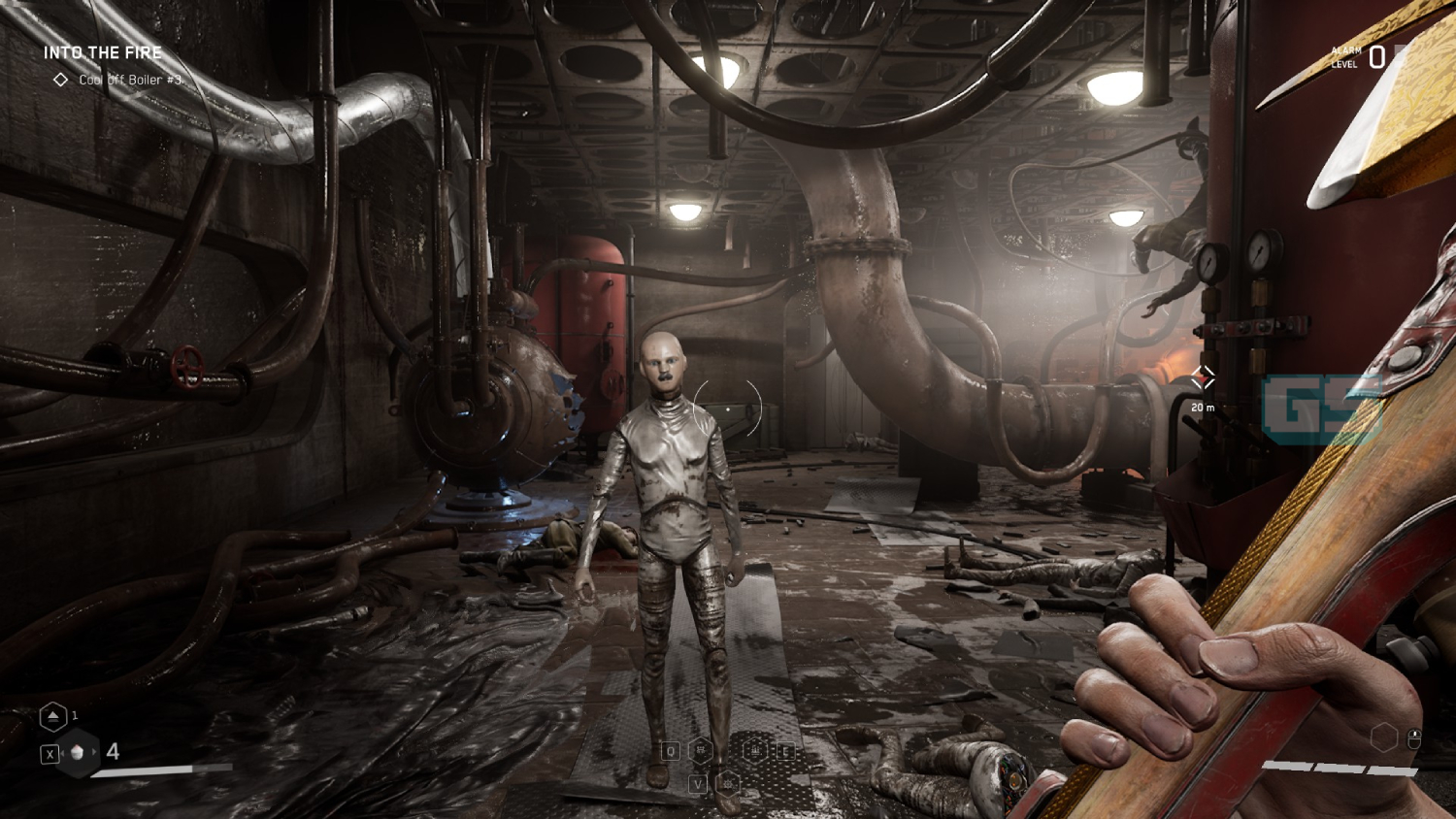Image resolution: width=1456 pixels, height=819 pixels.
Task: Expand the INTO THE FIRE quest entry
Action: [103, 52]
